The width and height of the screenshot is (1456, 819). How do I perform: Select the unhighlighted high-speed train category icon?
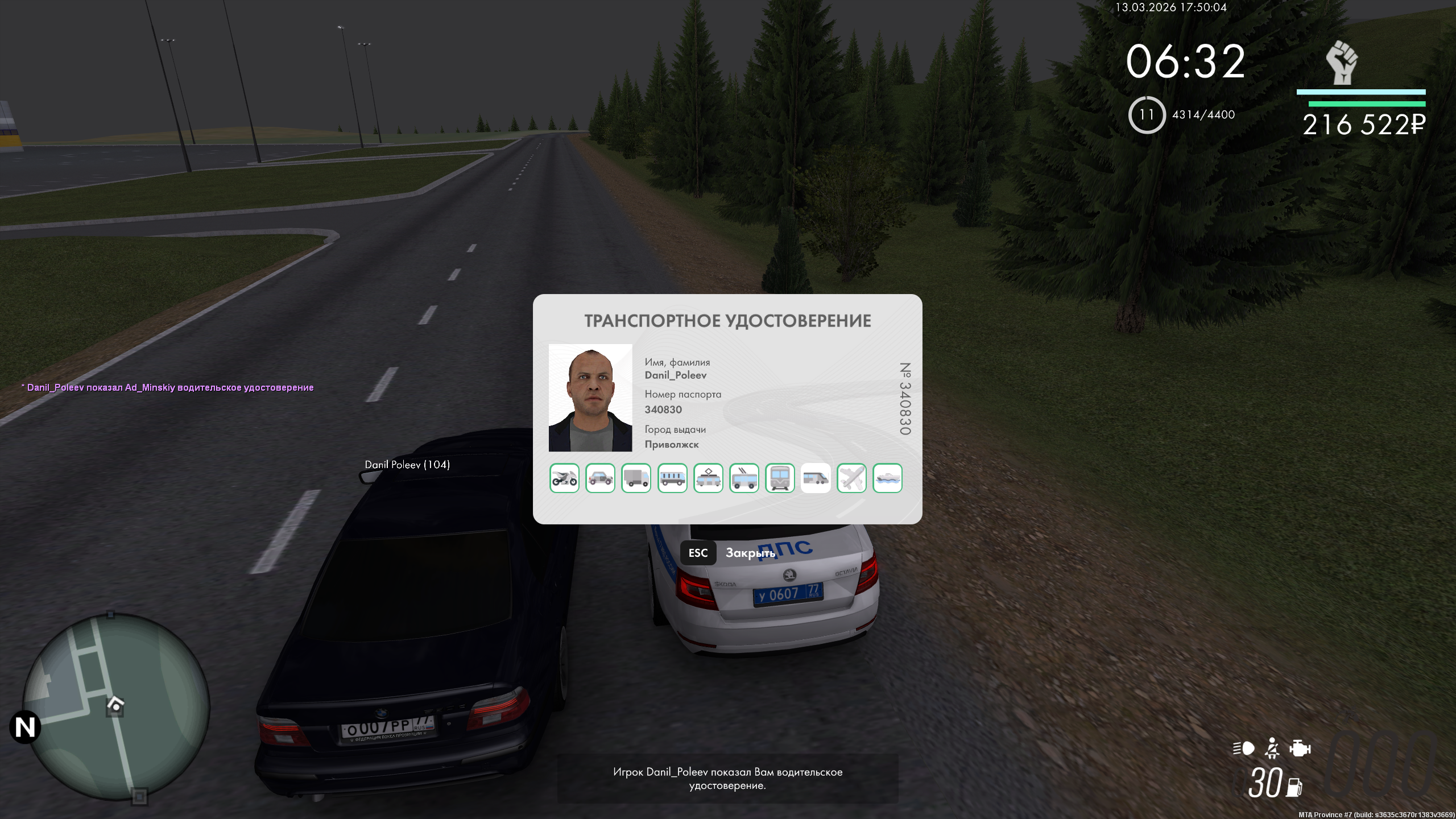(816, 478)
